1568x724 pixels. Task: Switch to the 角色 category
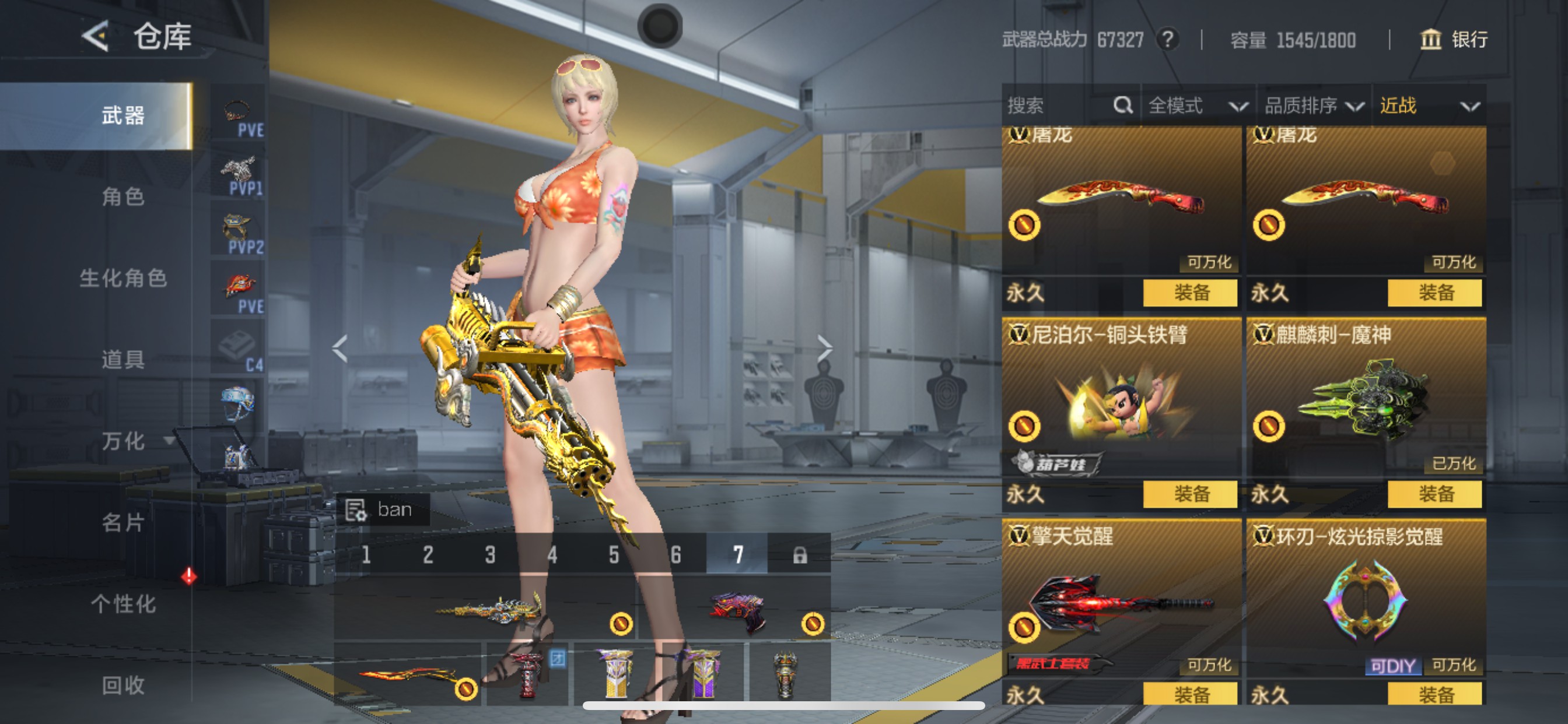click(x=123, y=196)
